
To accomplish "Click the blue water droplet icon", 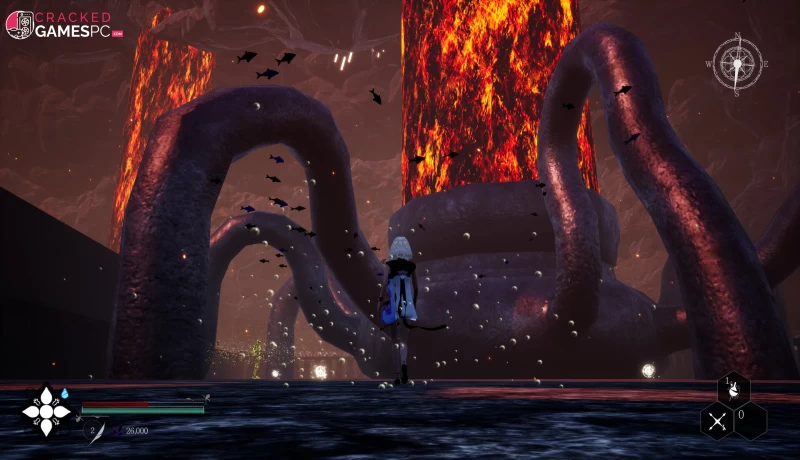I will pyautogui.click(x=65, y=394).
